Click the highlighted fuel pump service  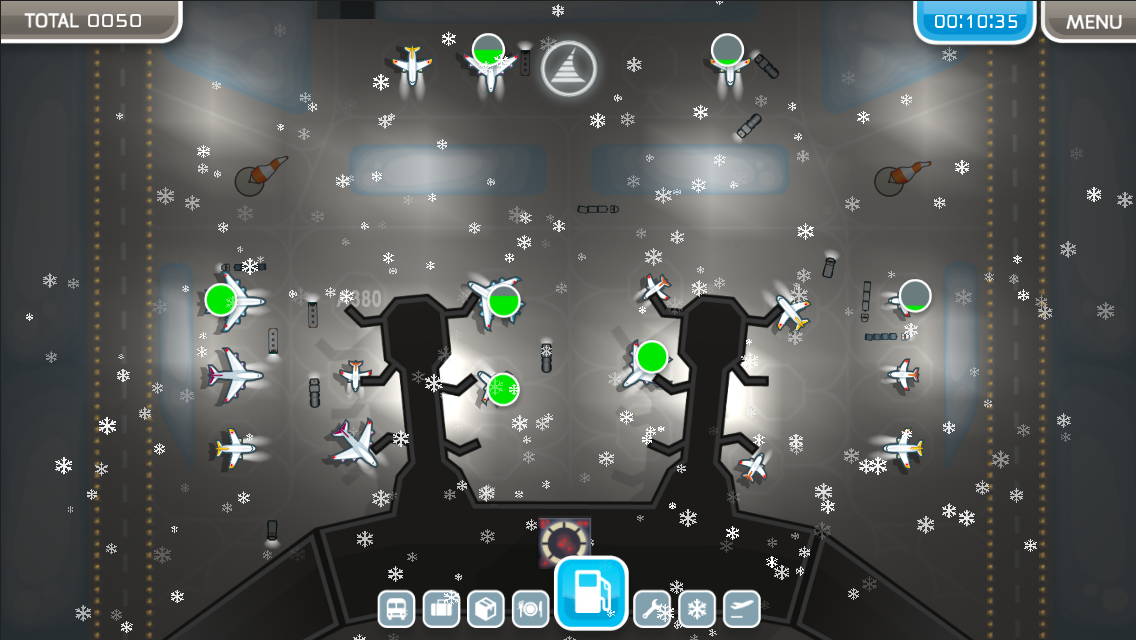tap(591, 593)
